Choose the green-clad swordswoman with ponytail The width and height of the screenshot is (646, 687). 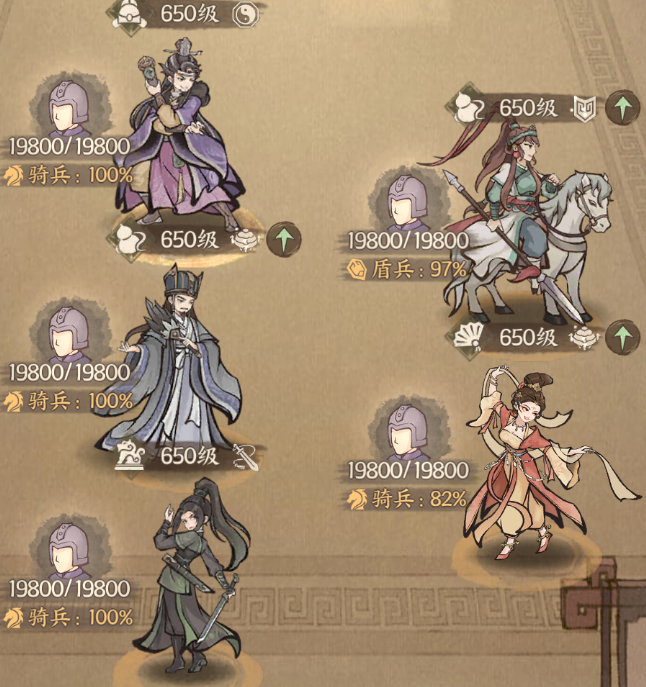coord(190,580)
